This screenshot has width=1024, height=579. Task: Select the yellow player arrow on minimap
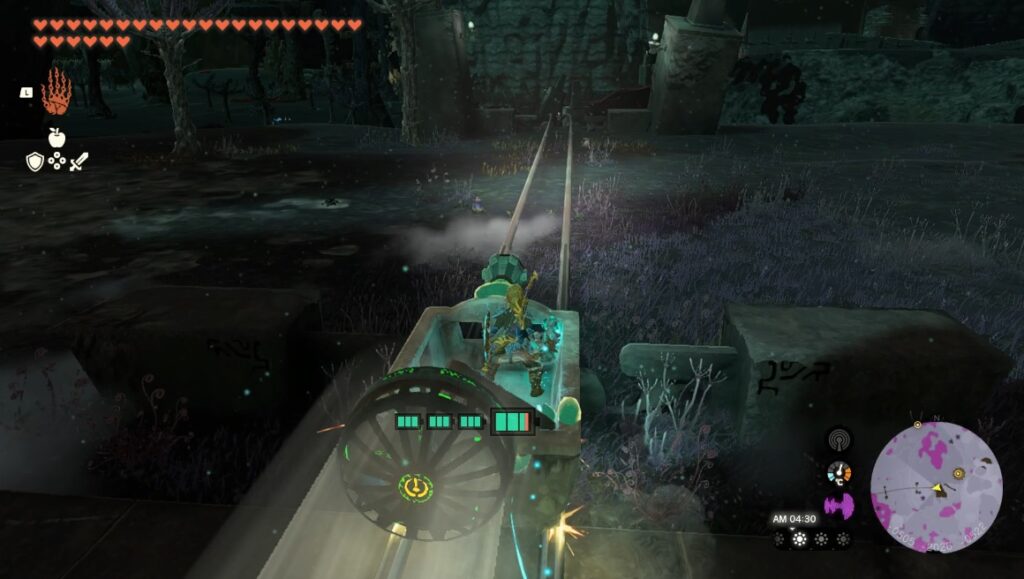(939, 487)
